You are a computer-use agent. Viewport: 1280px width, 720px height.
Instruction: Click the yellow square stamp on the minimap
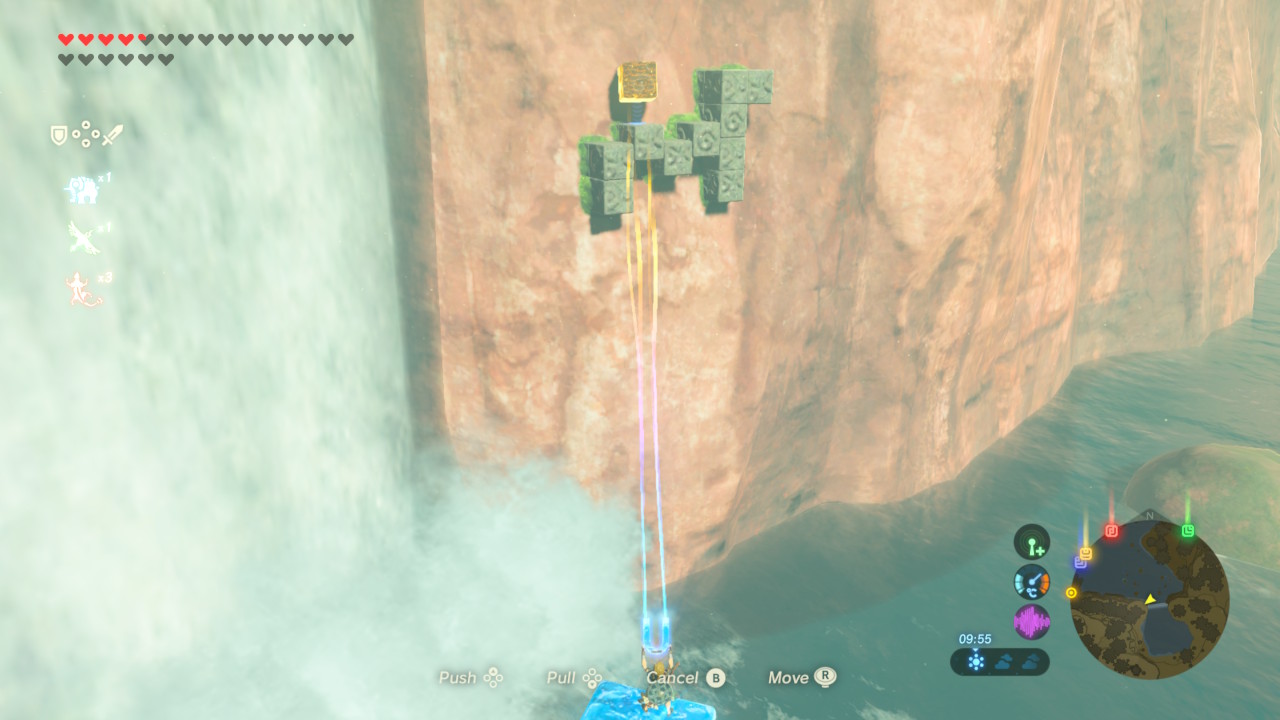point(1086,553)
